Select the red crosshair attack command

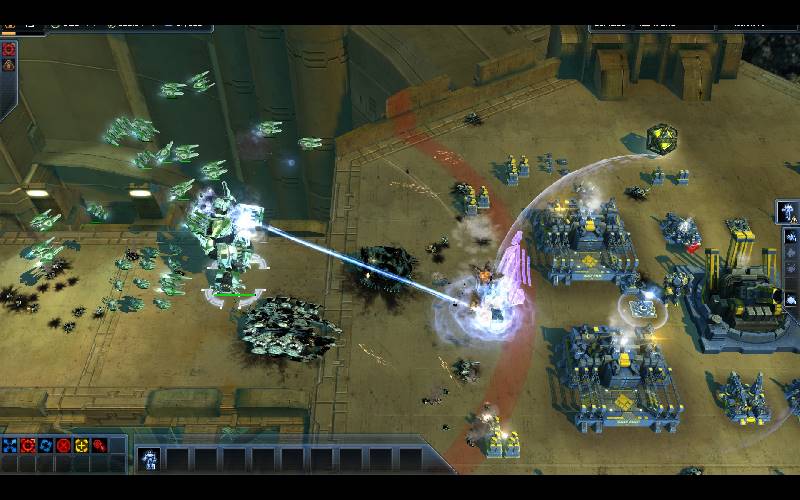click(x=28, y=445)
